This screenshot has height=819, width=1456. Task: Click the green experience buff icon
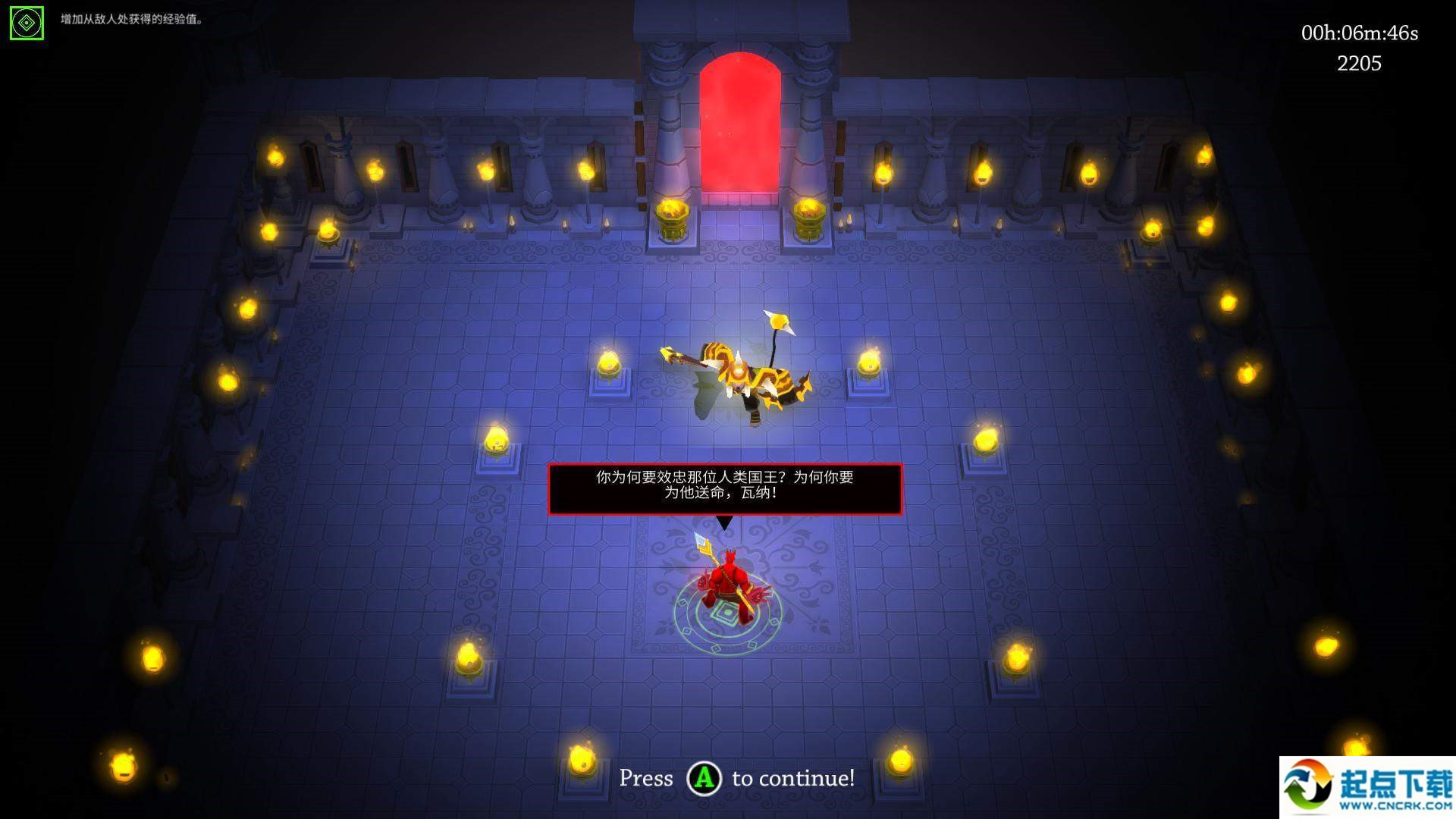tap(27, 24)
